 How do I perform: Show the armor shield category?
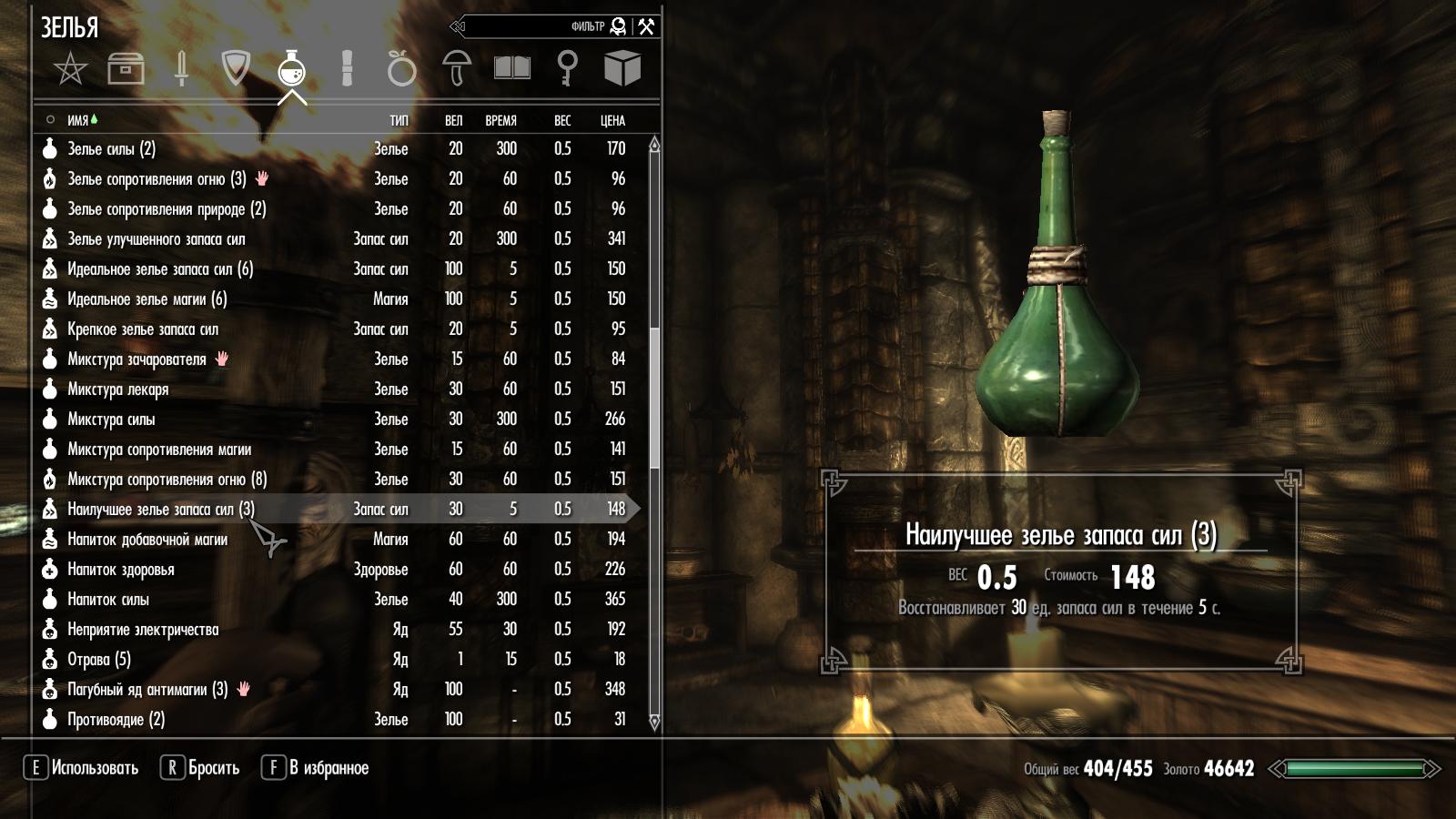tap(236, 68)
